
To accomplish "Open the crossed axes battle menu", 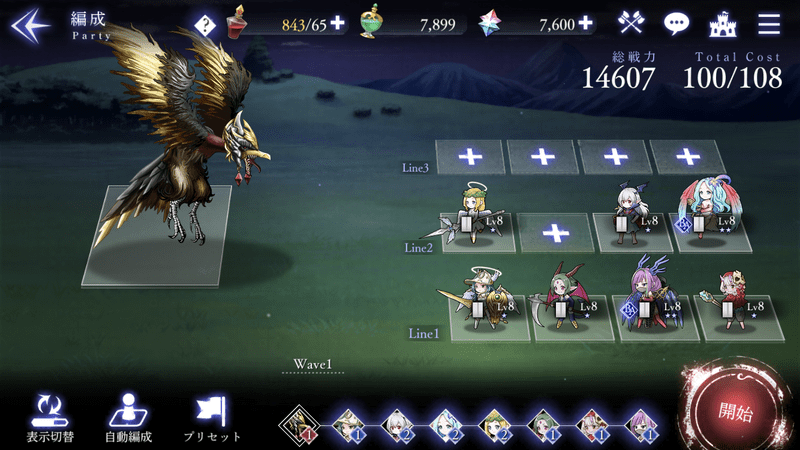I will (631, 23).
